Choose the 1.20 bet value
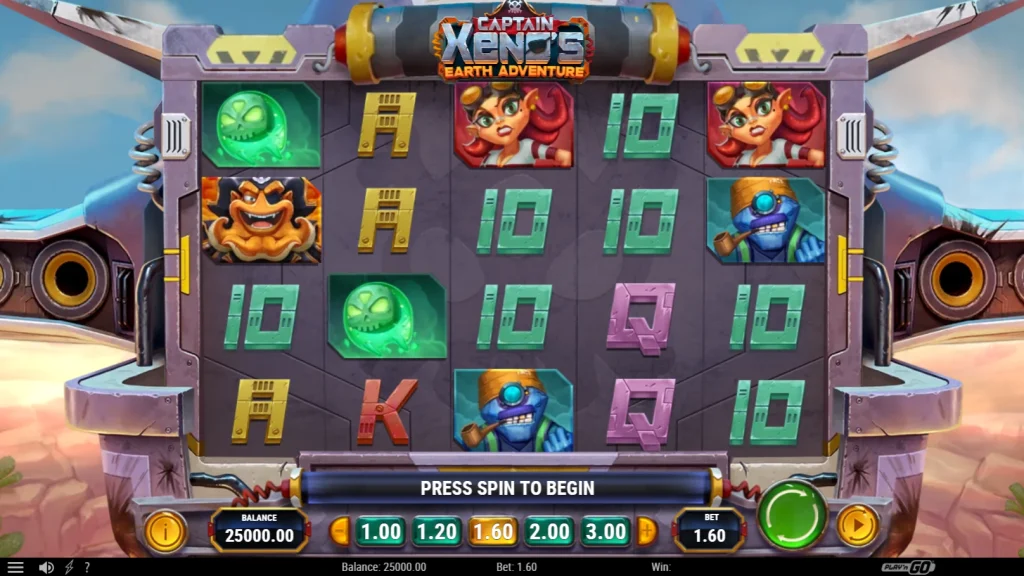The width and height of the screenshot is (1024, 576). (x=436, y=531)
